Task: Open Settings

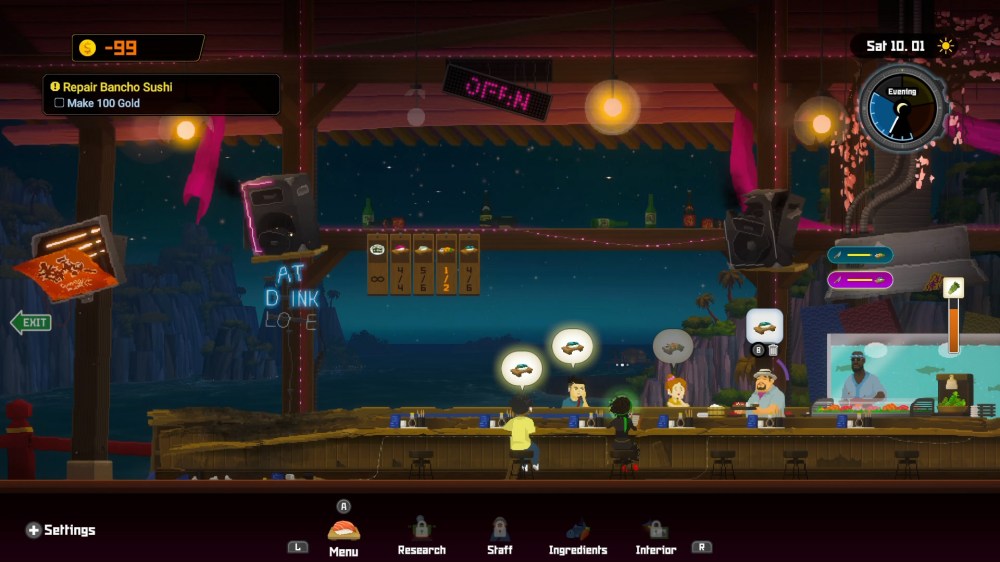Action: (61, 530)
